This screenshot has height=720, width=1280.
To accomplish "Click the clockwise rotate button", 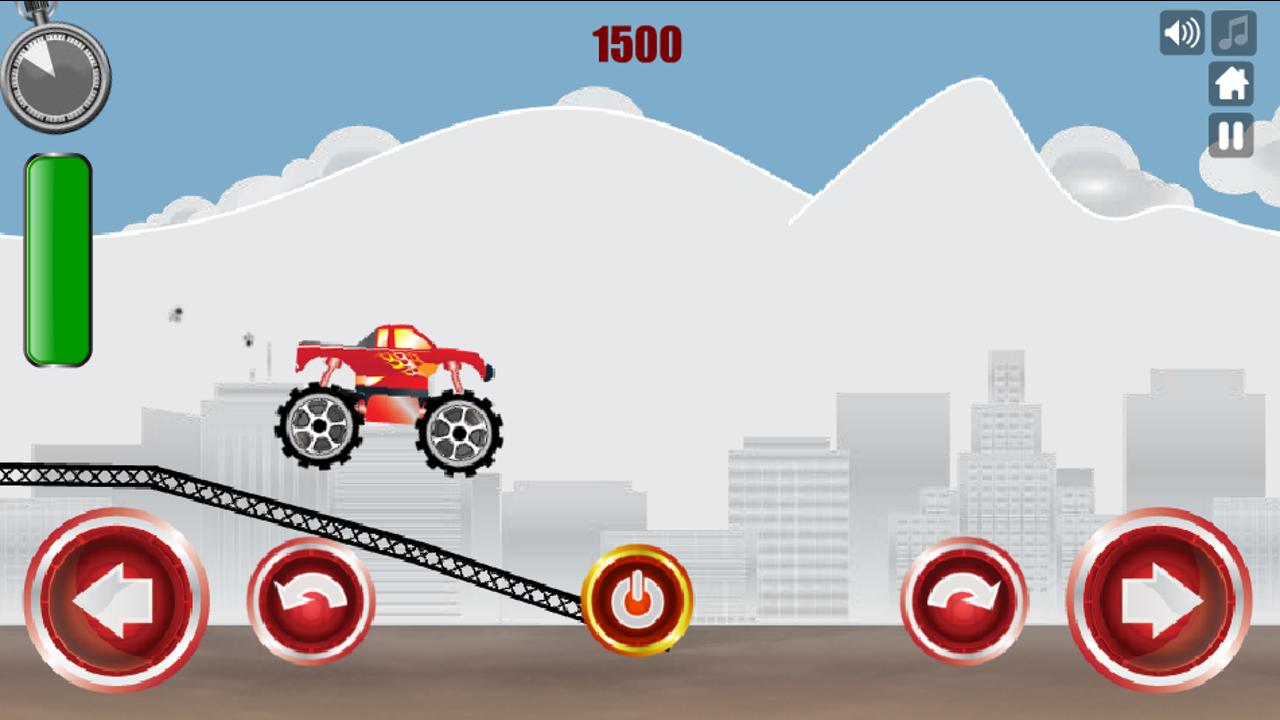I will coord(966,601).
